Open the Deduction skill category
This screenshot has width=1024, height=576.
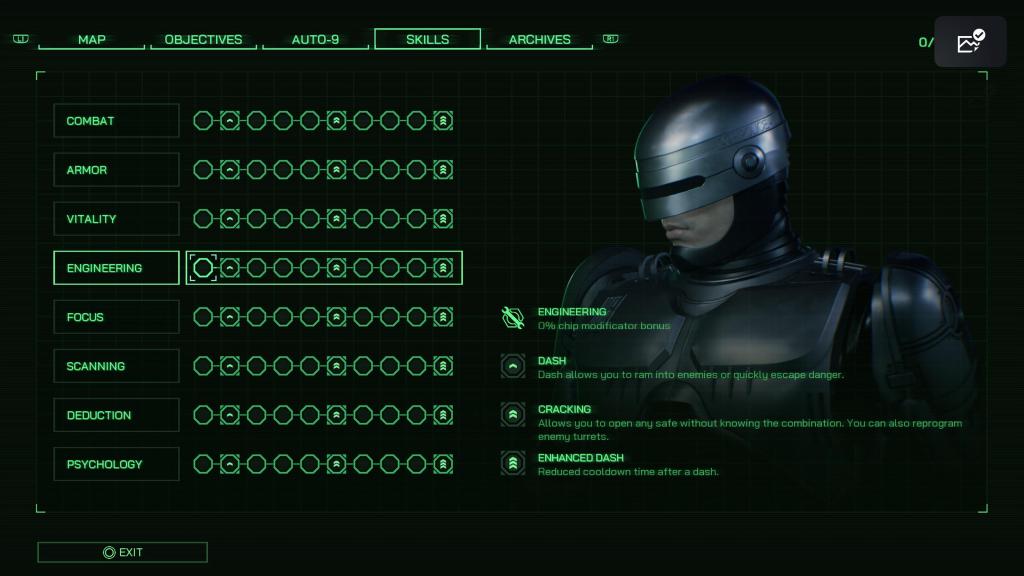pyautogui.click(x=116, y=415)
